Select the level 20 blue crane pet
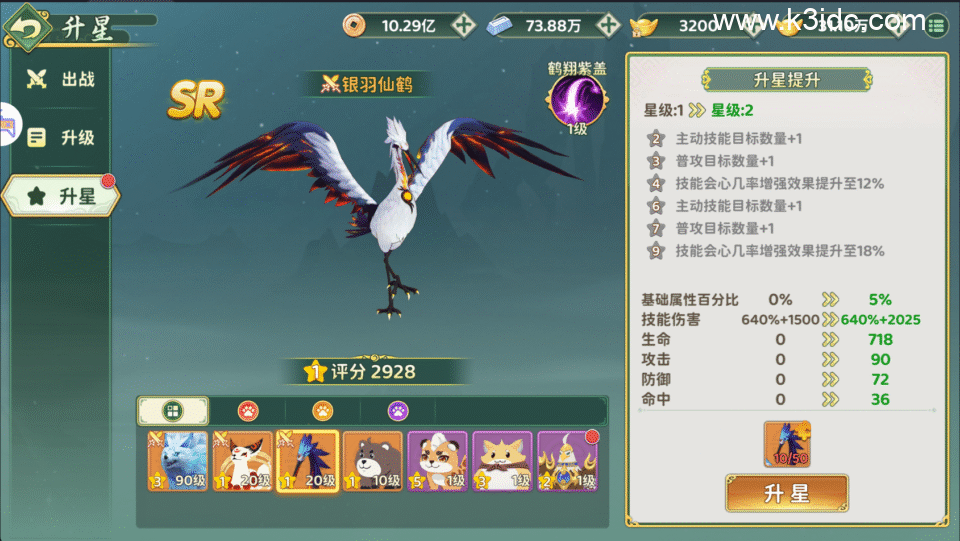The height and width of the screenshot is (541, 960). [x=307, y=461]
